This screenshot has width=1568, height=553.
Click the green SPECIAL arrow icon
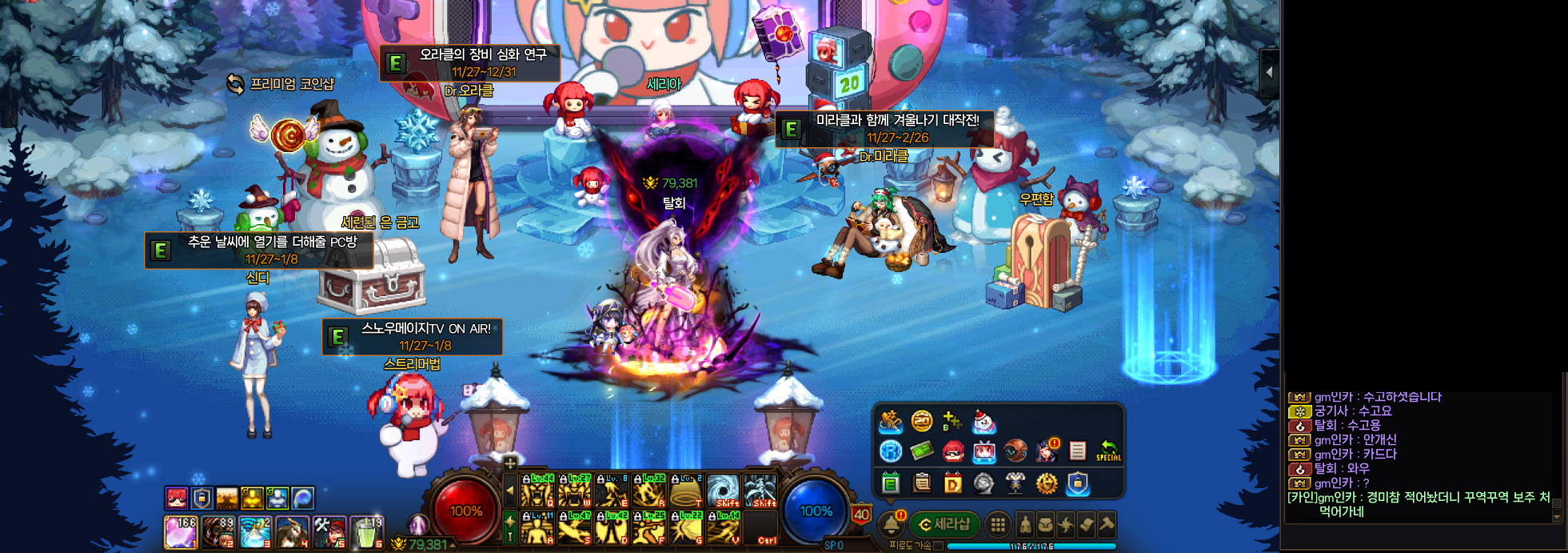click(1107, 451)
